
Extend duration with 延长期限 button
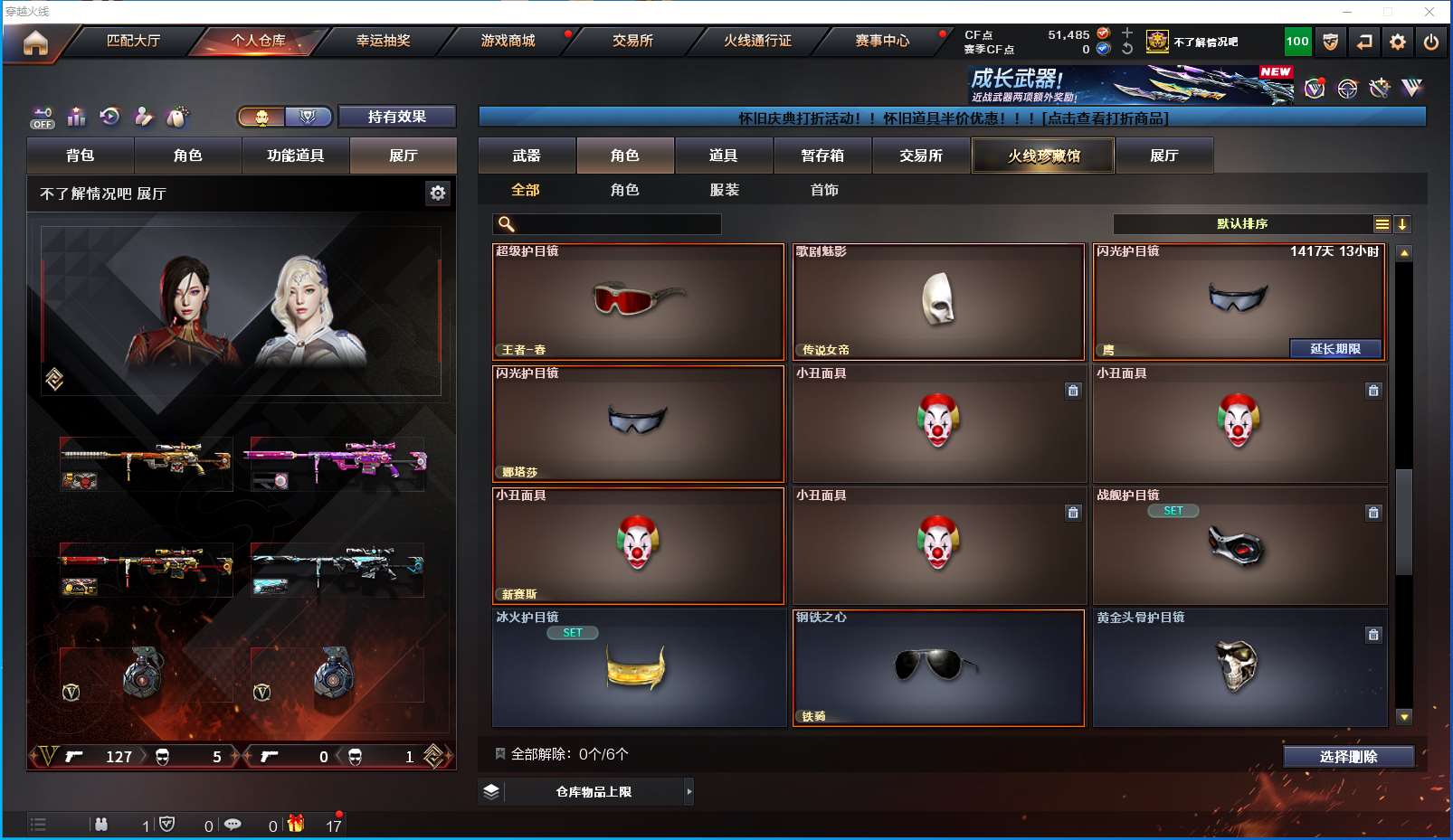coord(1335,349)
